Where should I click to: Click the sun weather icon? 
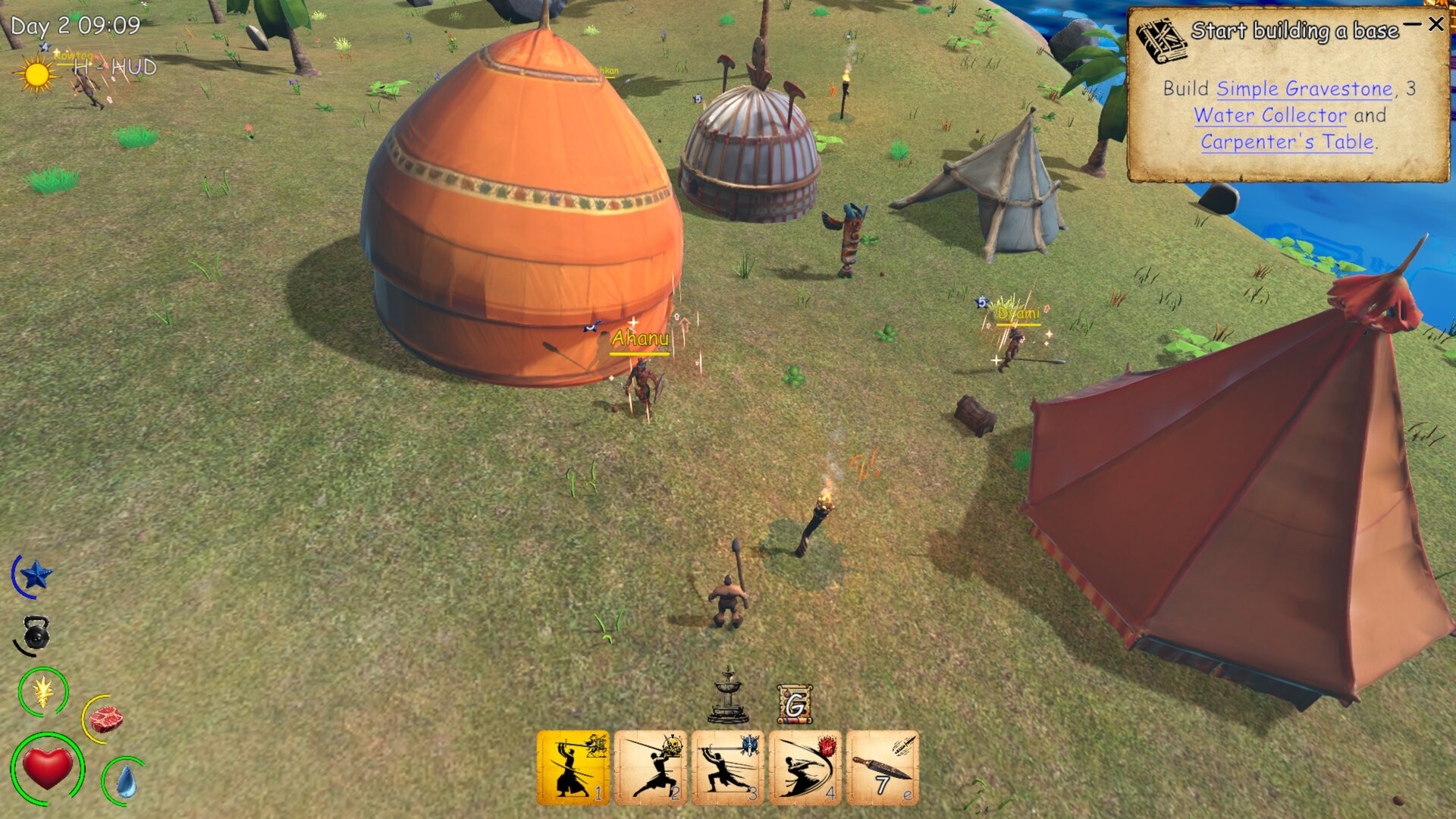[35, 75]
